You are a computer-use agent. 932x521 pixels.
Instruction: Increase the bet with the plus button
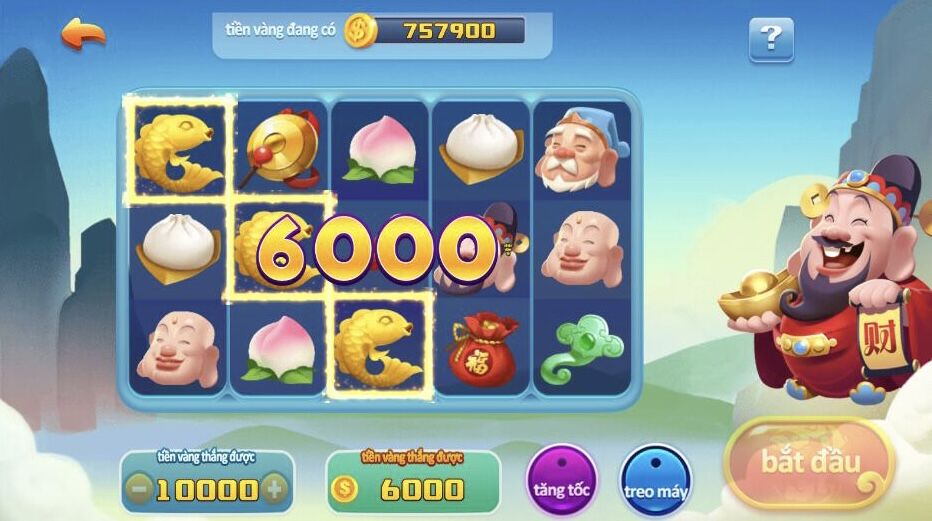(x=275, y=490)
